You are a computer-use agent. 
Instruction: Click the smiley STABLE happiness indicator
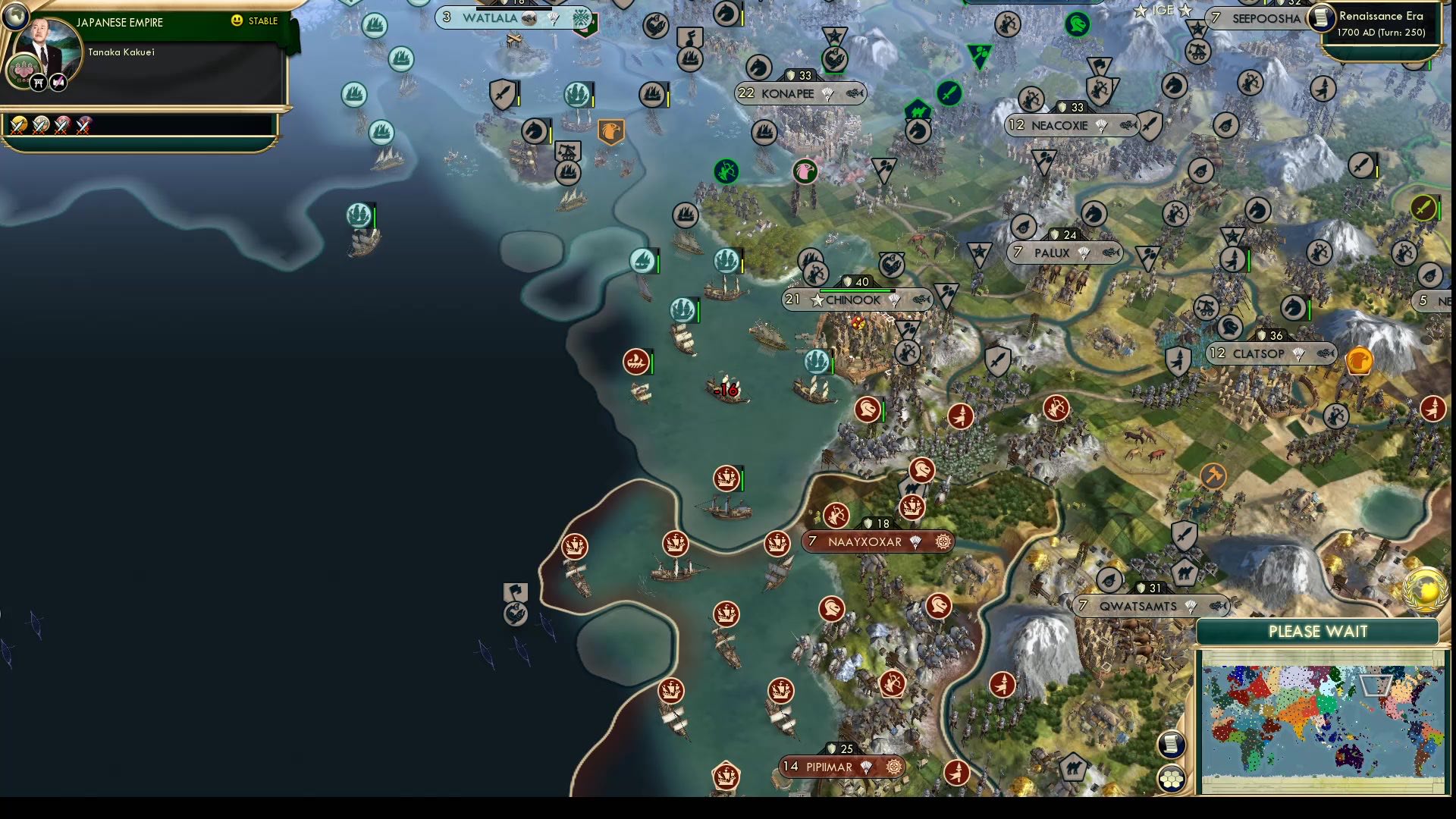click(239, 22)
